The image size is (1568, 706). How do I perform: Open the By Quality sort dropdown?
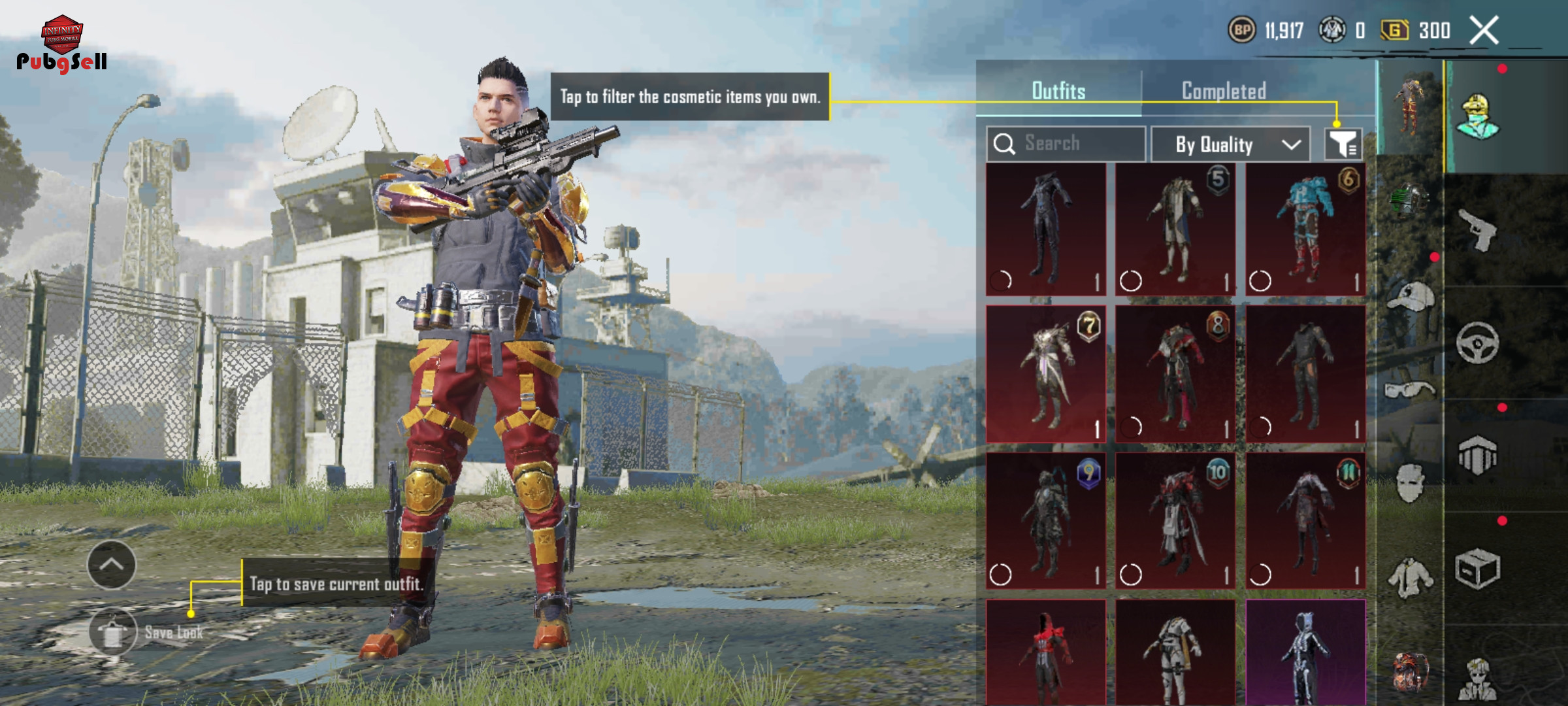click(1230, 144)
